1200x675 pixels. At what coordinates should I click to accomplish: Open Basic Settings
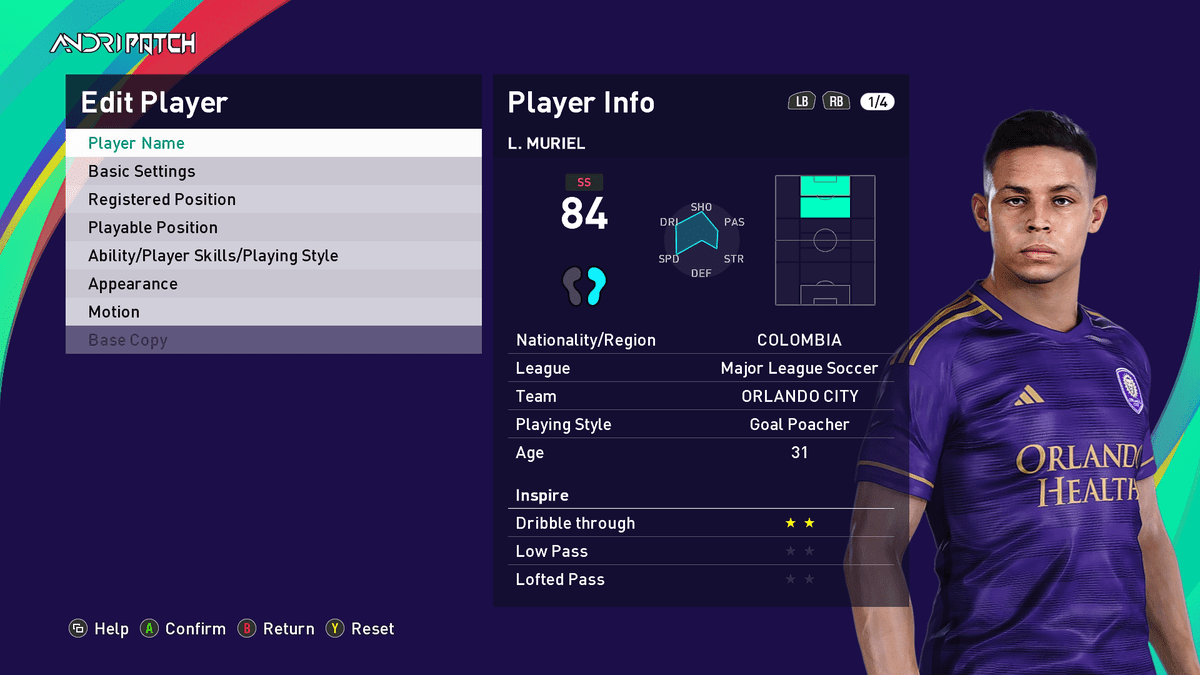point(273,171)
